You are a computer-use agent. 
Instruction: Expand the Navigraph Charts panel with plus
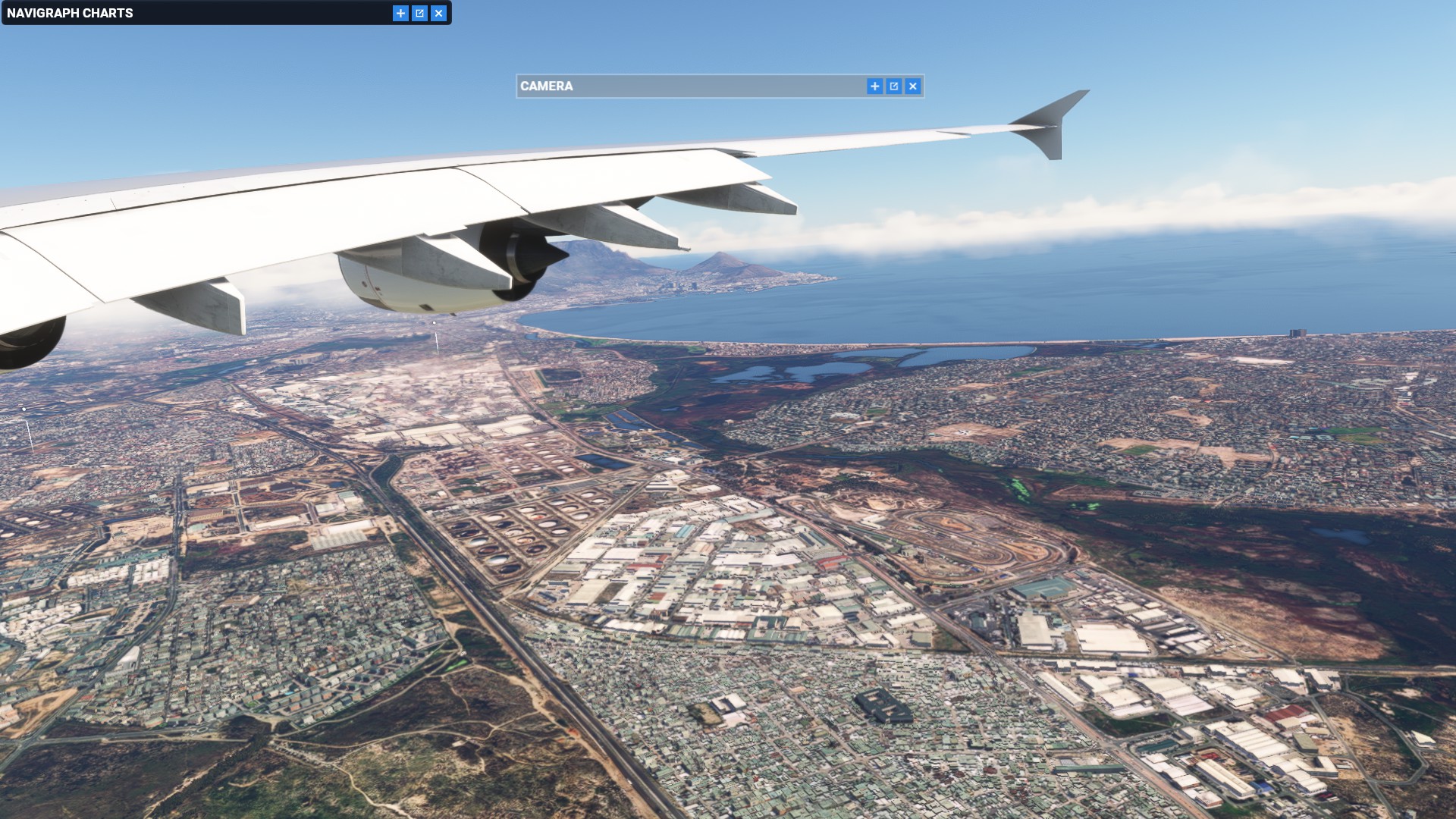[400, 13]
